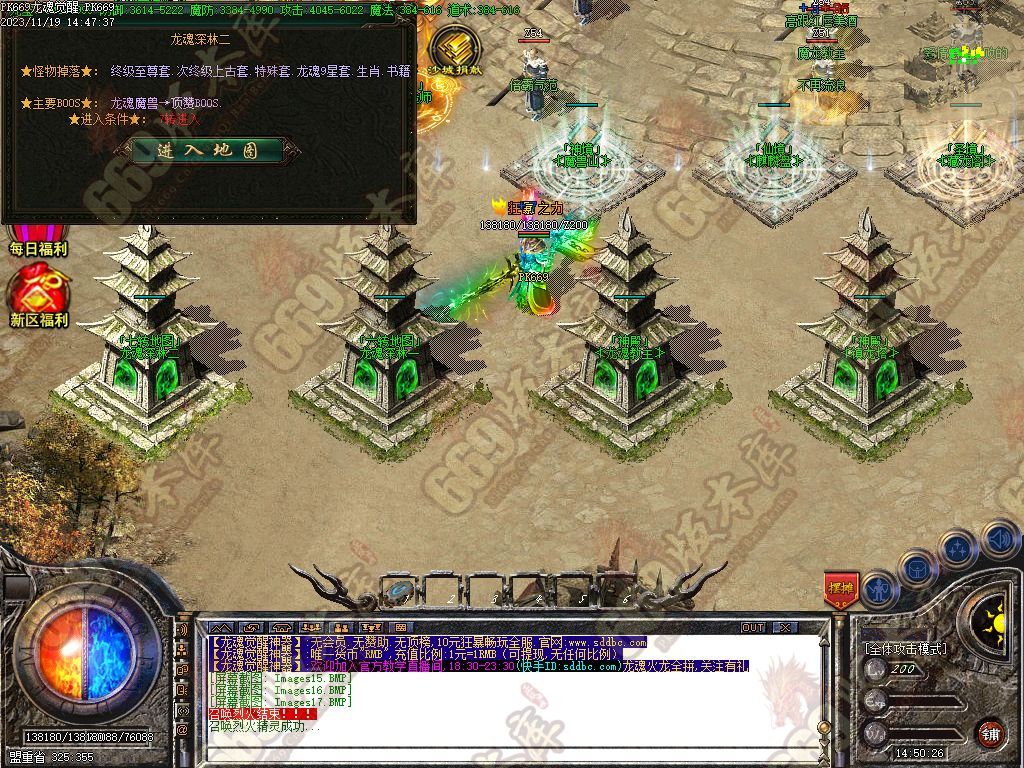Switch the 全体攻击模式 attack mode label
The height and width of the screenshot is (768, 1024).
tap(905, 648)
